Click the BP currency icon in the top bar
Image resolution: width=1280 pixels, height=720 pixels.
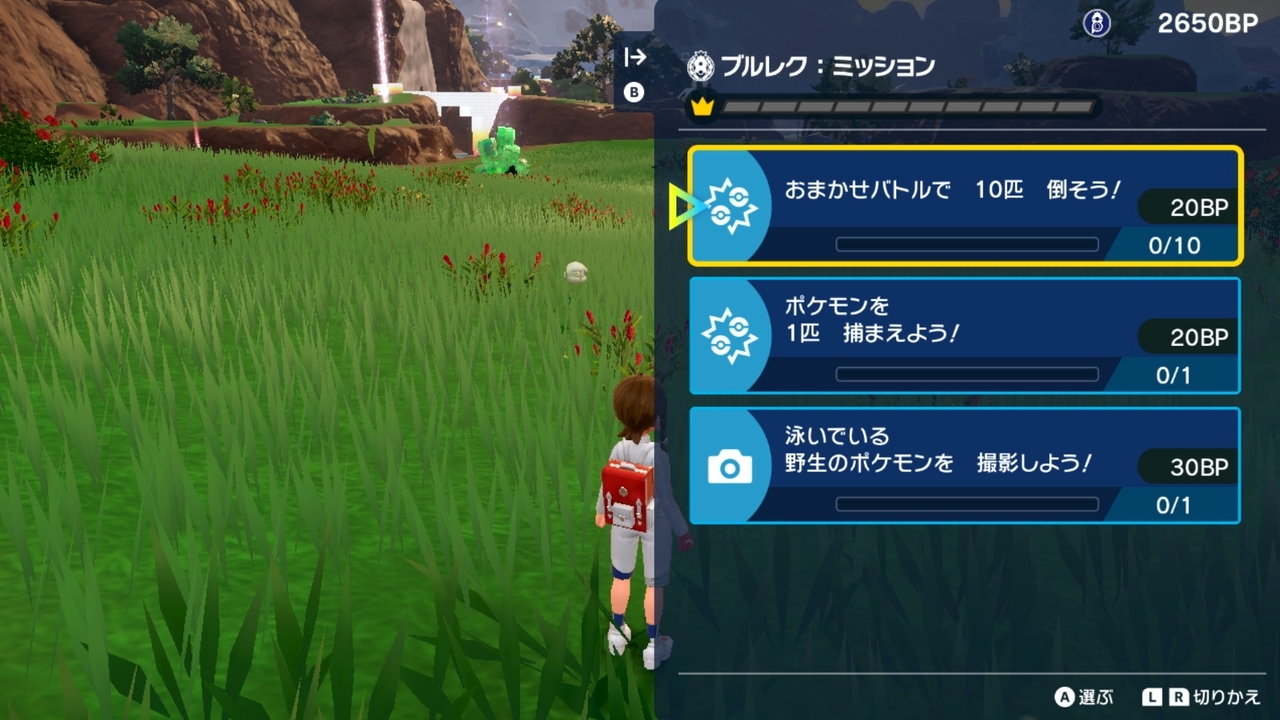point(1096,22)
